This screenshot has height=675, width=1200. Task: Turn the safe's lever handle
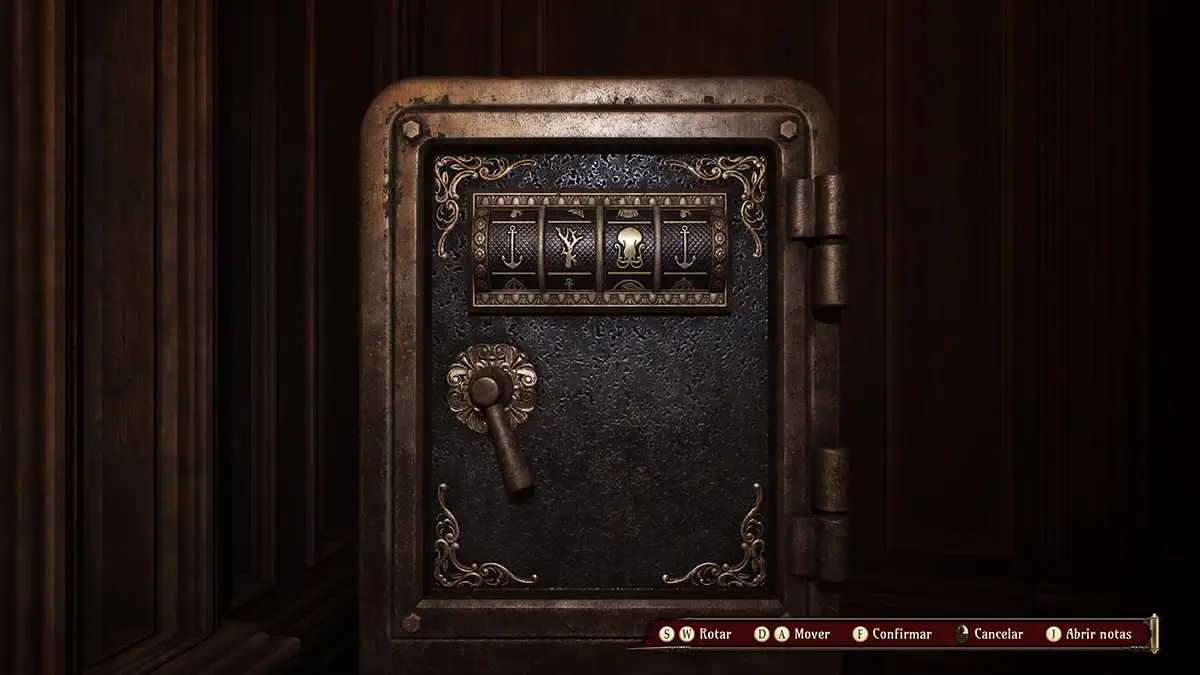coord(504,432)
